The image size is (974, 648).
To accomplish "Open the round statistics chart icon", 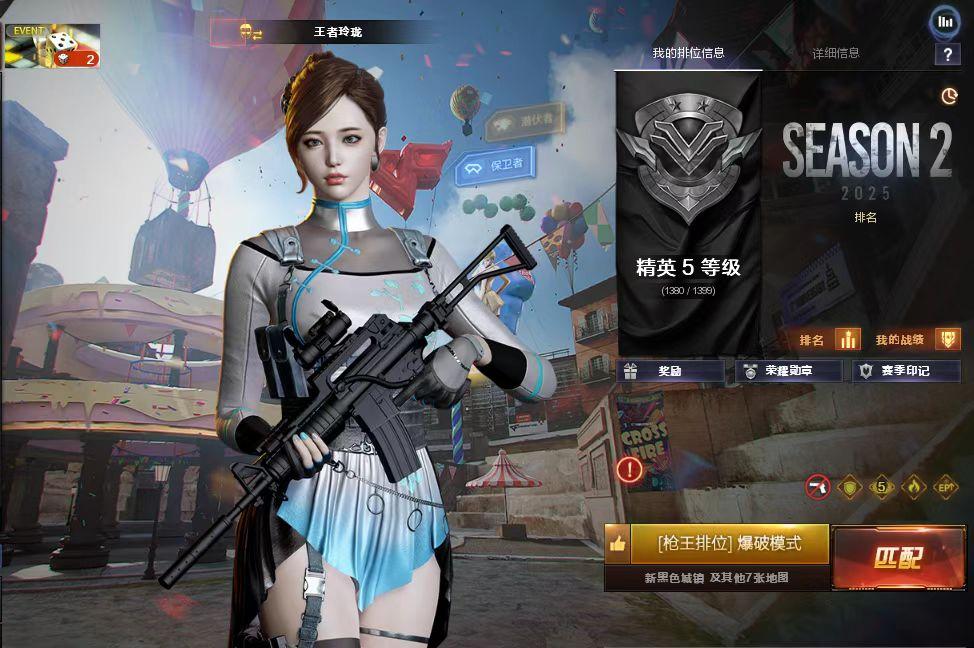I will 945,21.
